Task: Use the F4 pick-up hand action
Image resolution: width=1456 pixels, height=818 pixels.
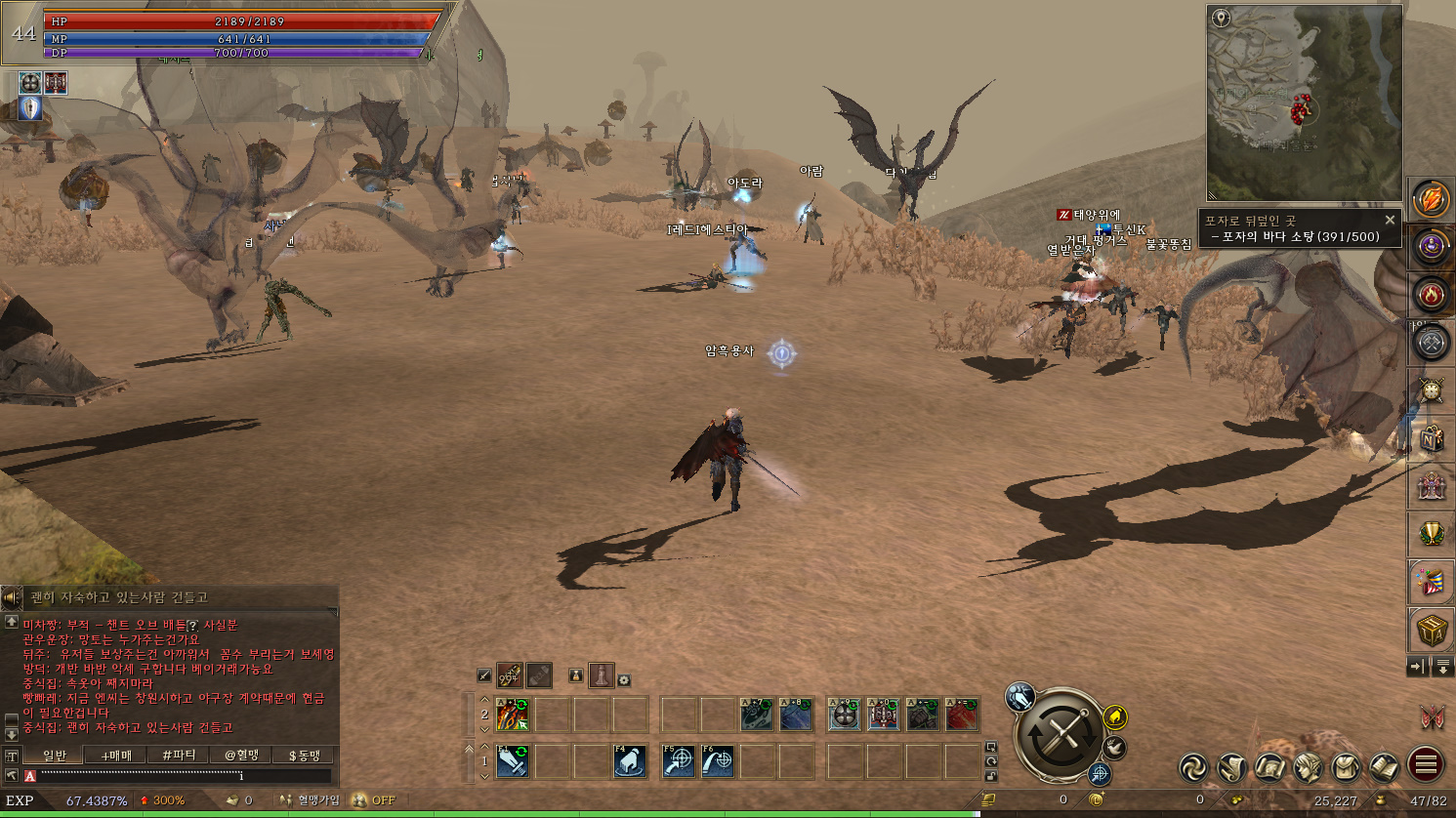Action: [x=630, y=761]
